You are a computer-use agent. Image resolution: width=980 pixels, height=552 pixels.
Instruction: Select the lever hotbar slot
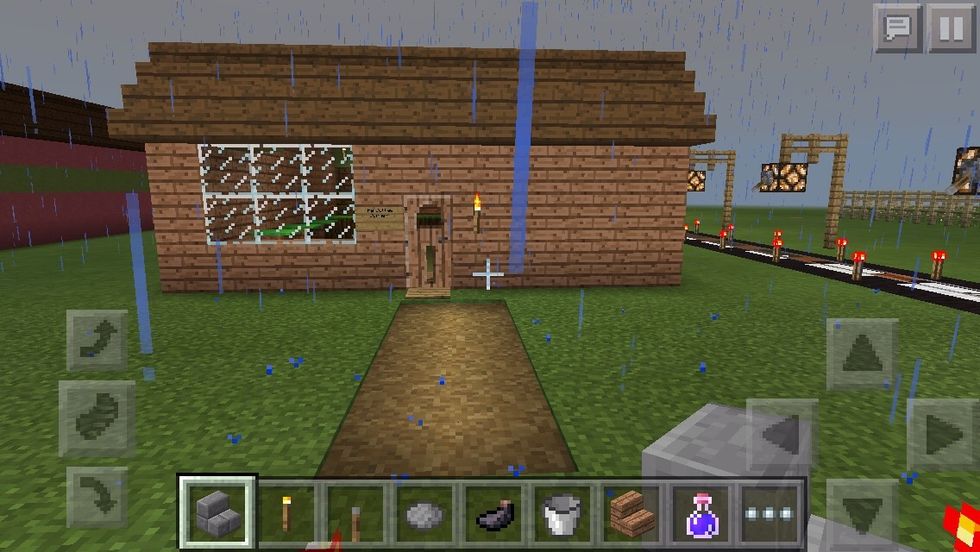click(x=357, y=514)
